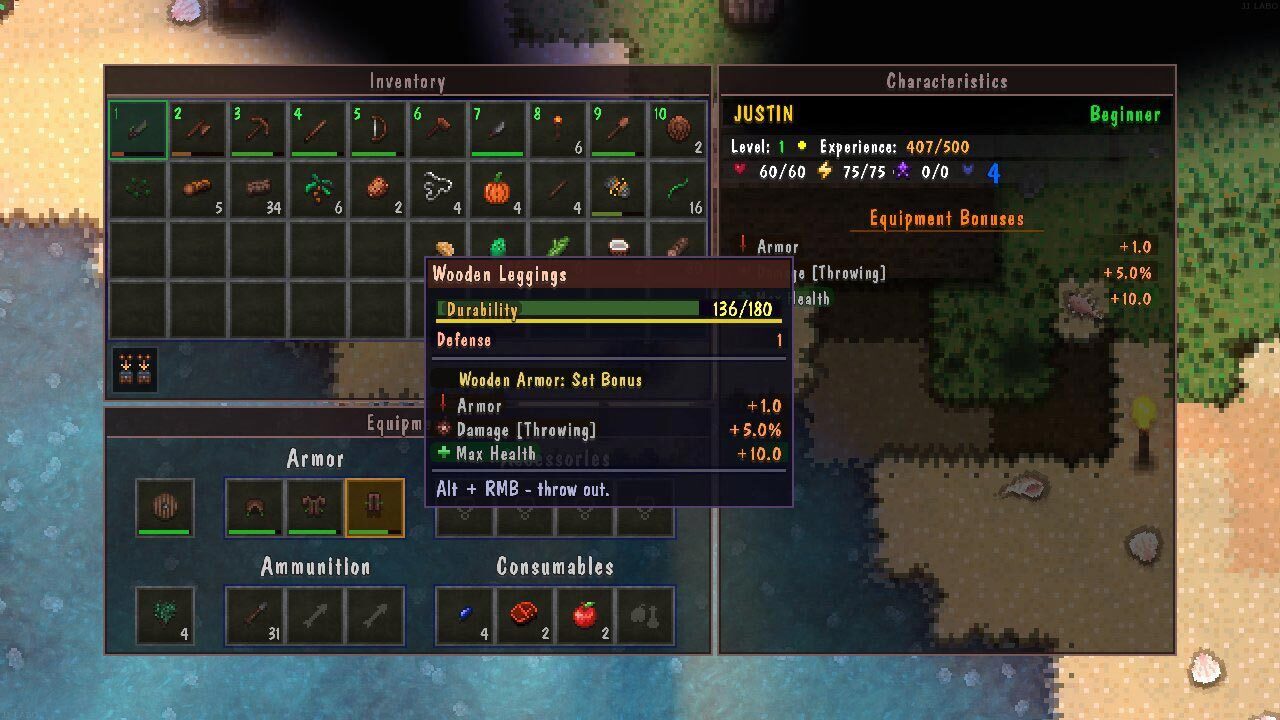This screenshot has width=1280, height=720.
Task: Click the equipped wooden helmet slot
Action: click(254, 507)
